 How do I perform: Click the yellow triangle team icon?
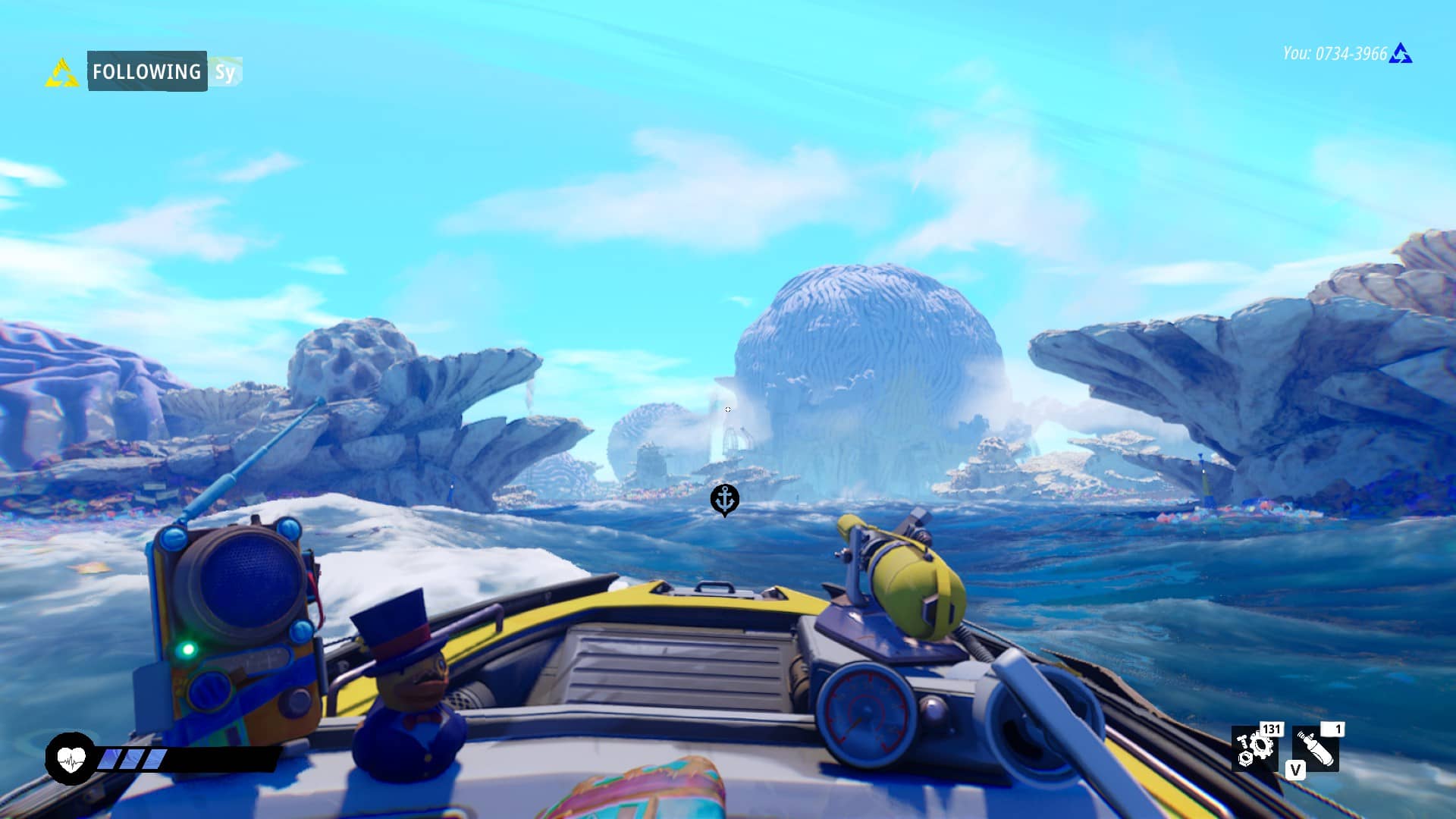[x=61, y=74]
